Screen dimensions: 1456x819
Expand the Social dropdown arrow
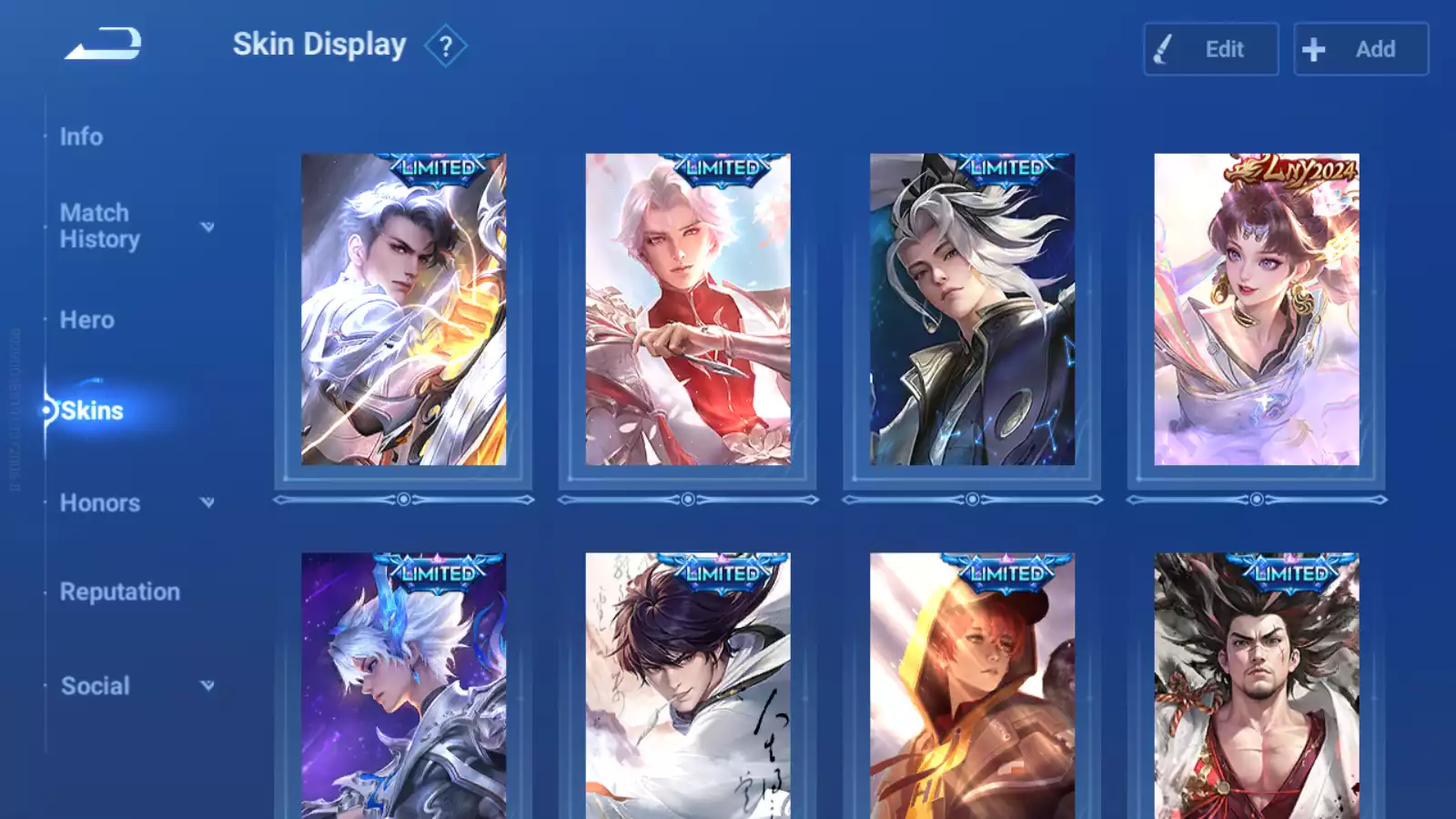pos(207,685)
